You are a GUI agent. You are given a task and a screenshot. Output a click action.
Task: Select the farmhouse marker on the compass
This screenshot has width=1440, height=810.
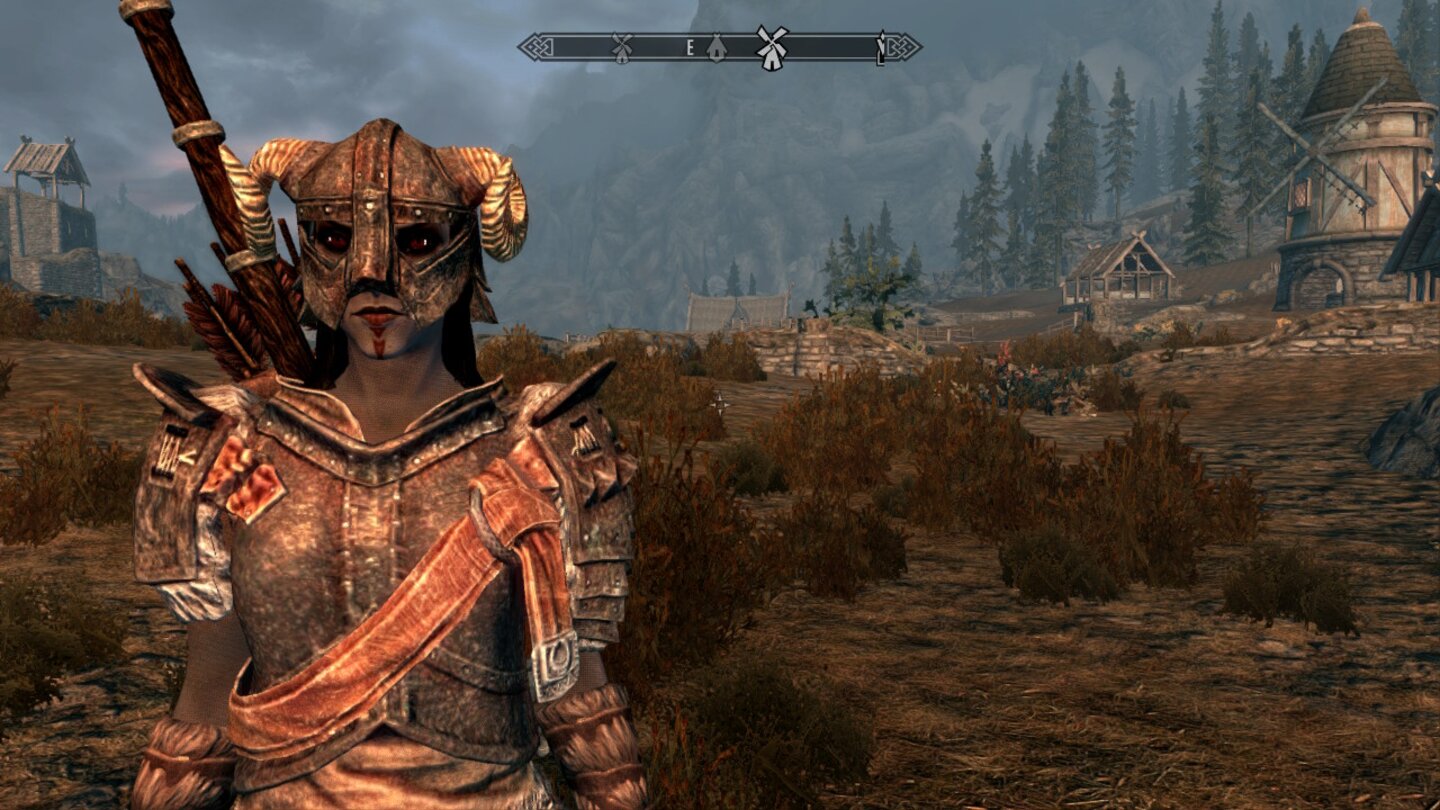715,46
